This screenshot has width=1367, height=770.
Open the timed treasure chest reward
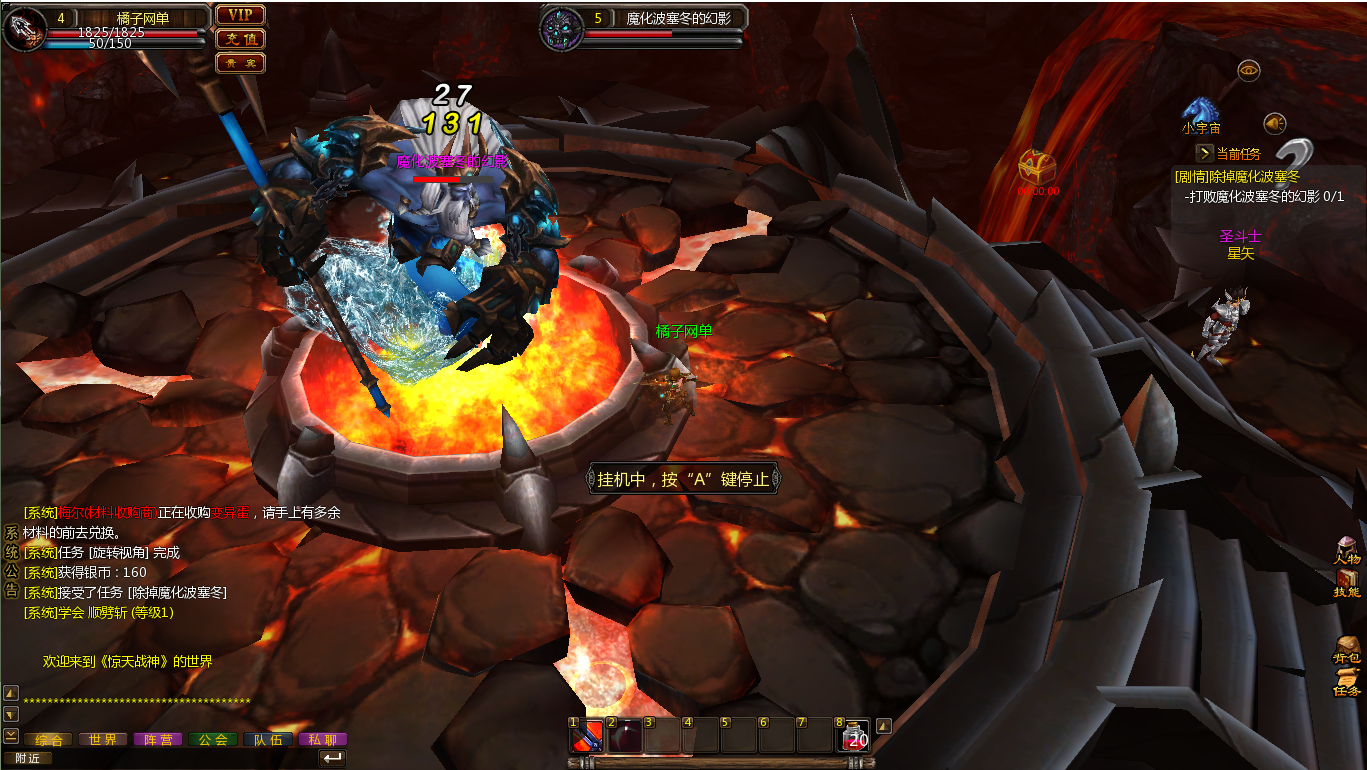click(1037, 166)
